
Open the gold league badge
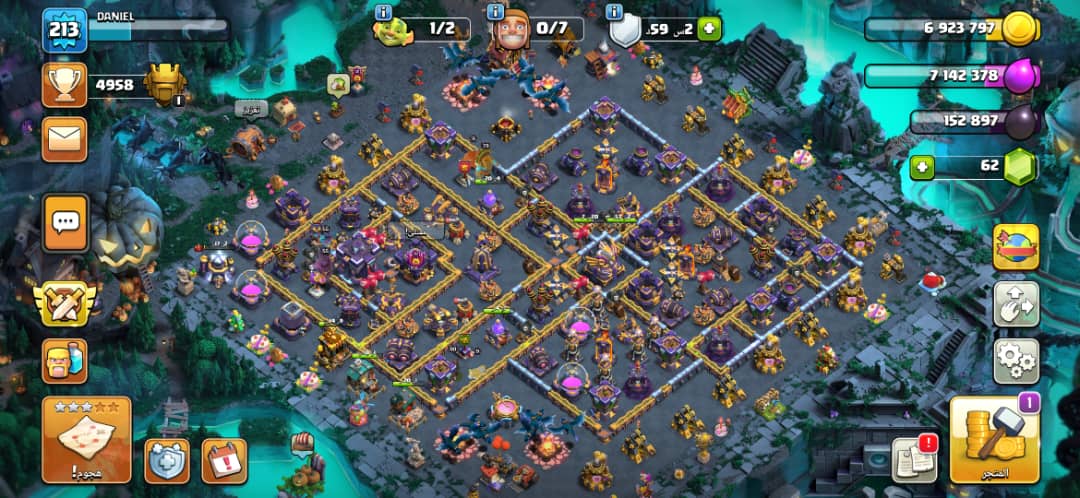click(x=164, y=84)
